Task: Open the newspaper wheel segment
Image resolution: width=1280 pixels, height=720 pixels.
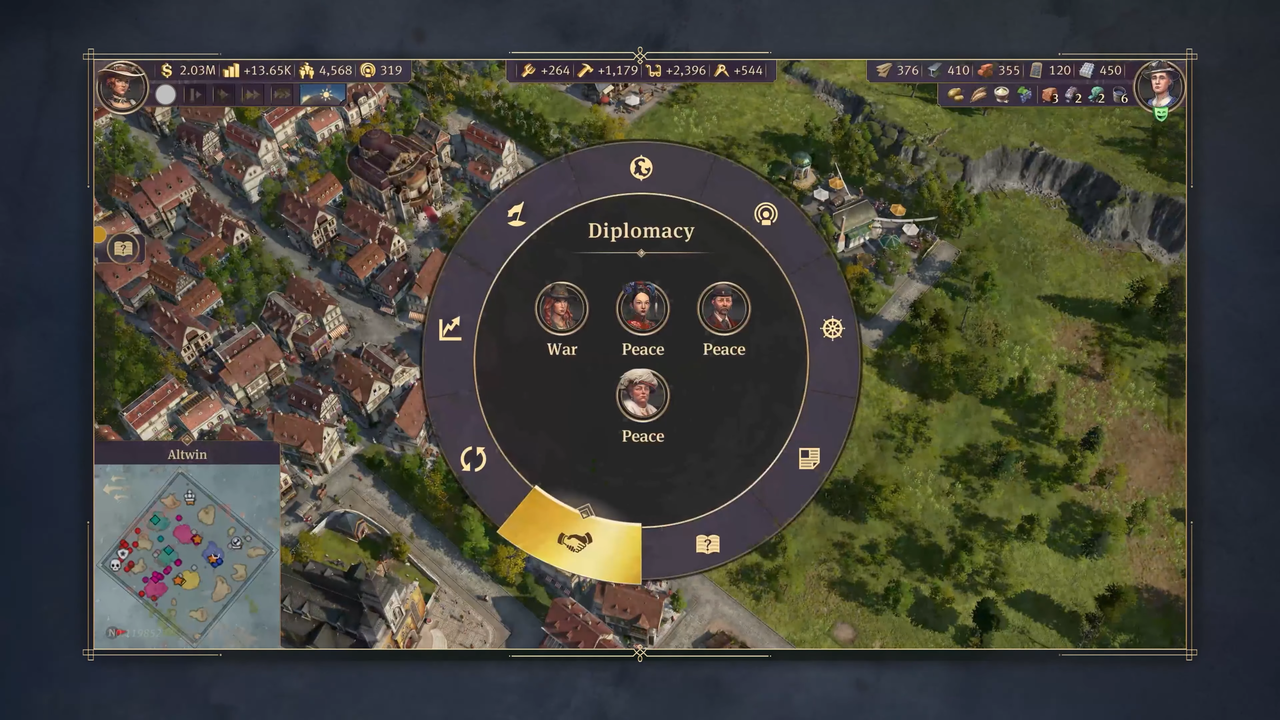Action: pos(809,459)
